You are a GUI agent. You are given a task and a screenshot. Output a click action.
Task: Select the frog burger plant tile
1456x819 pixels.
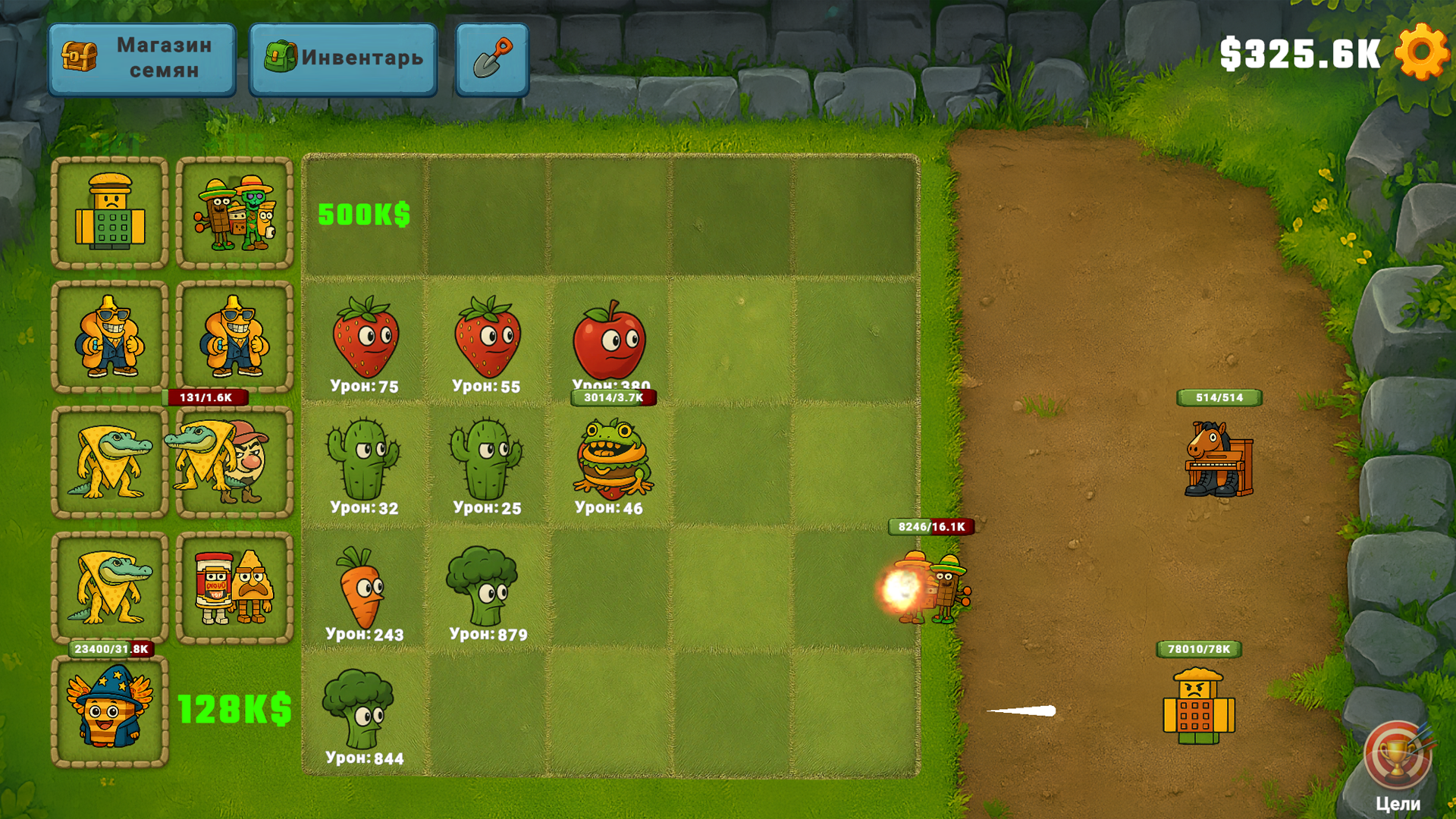click(611, 460)
